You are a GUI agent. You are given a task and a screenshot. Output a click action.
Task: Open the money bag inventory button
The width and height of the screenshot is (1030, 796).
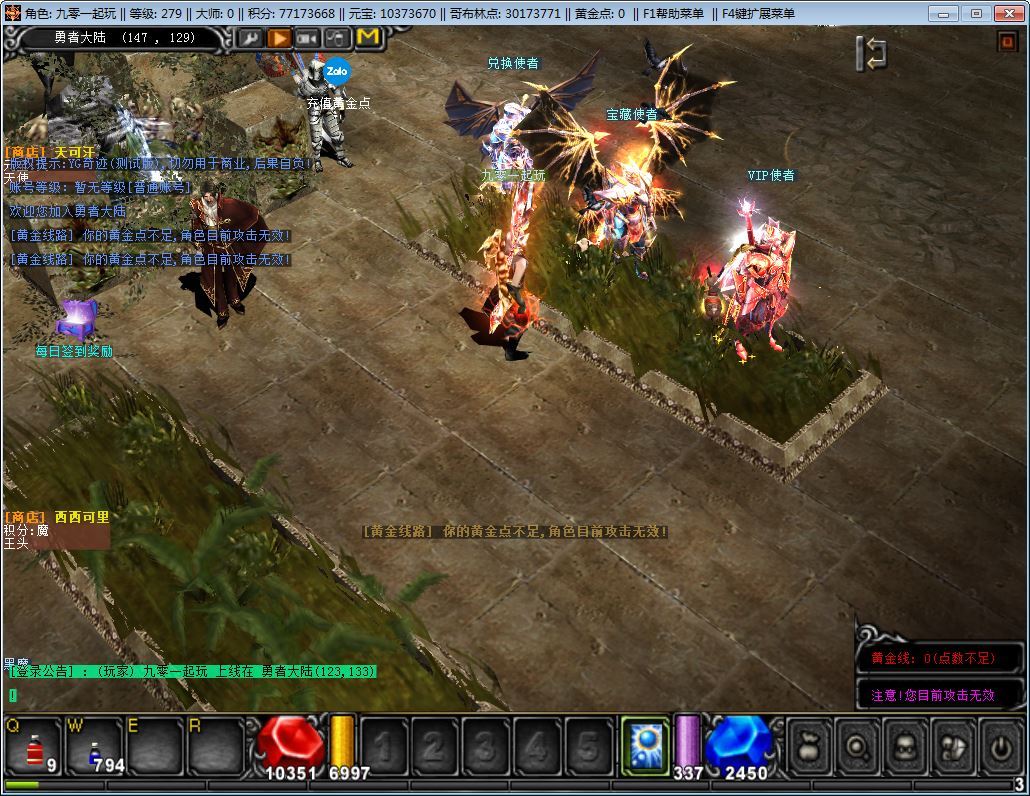click(810, 746)
